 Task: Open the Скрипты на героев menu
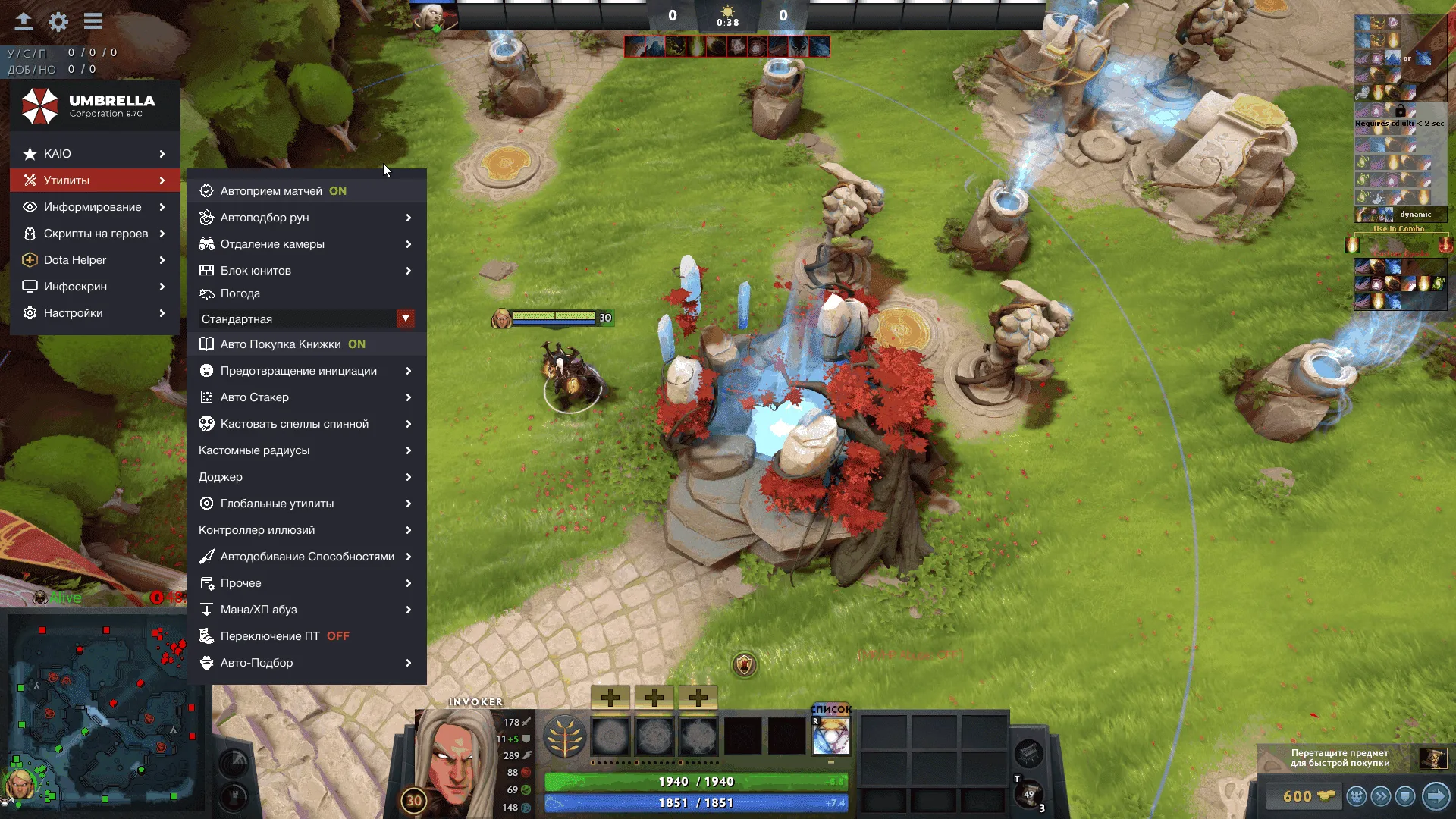(x=97, y=234)
